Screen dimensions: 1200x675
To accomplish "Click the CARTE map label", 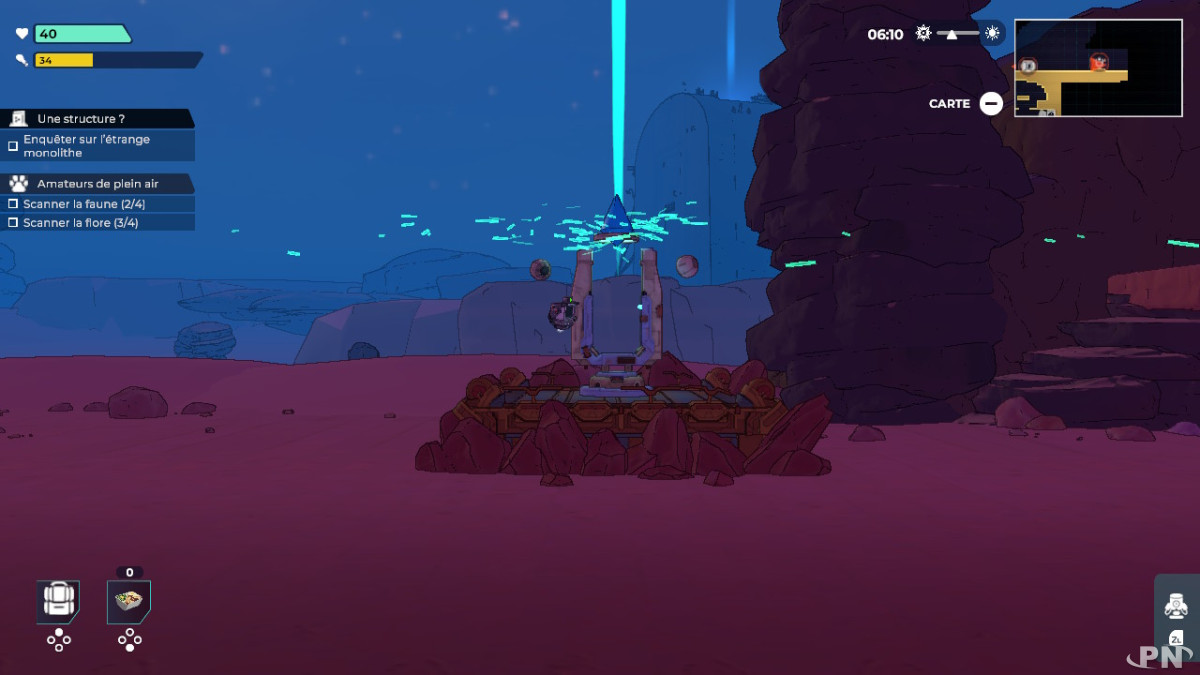I will coord(949,104).
